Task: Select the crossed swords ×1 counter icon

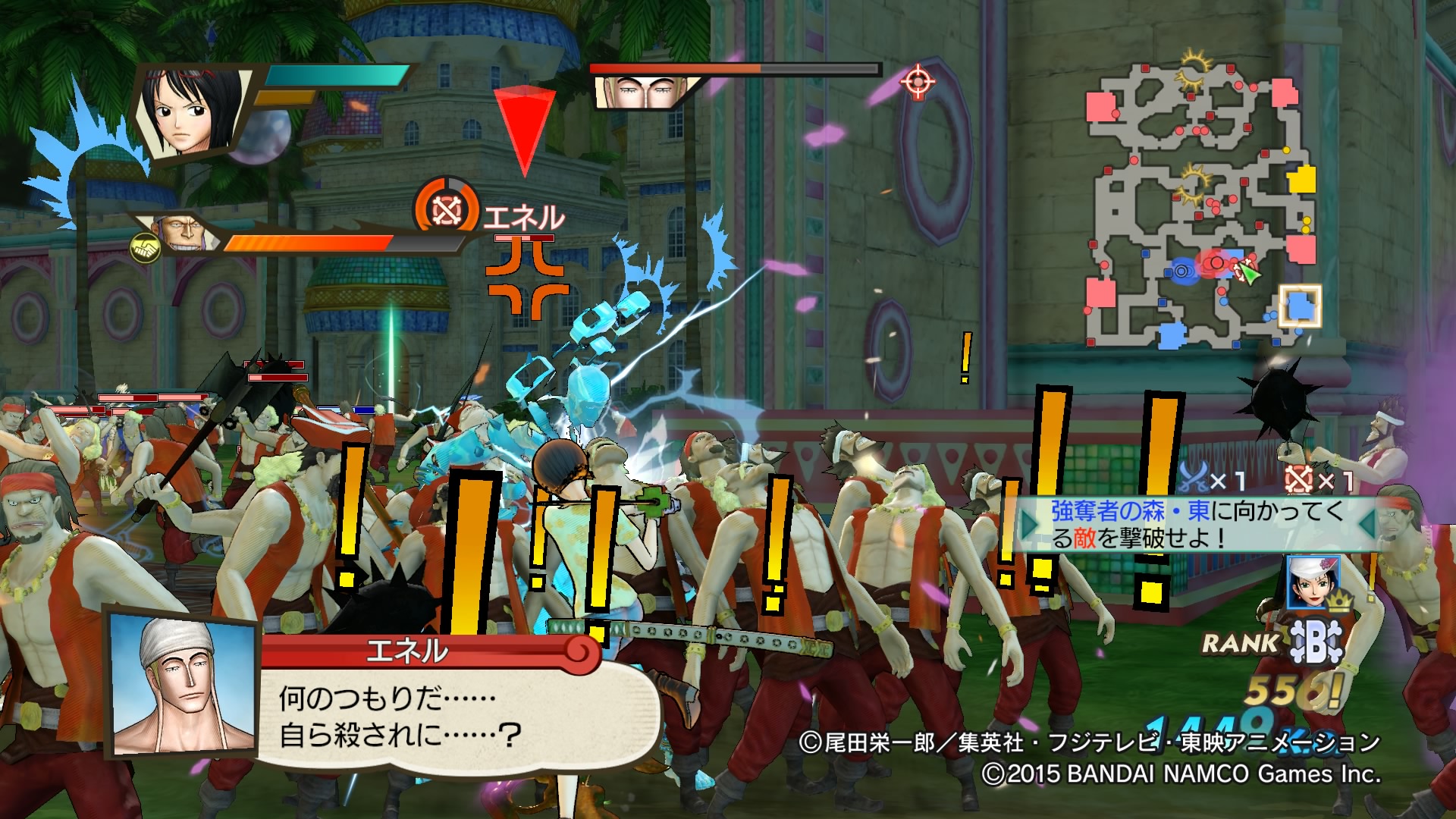Action: [x=1194, y=478]
